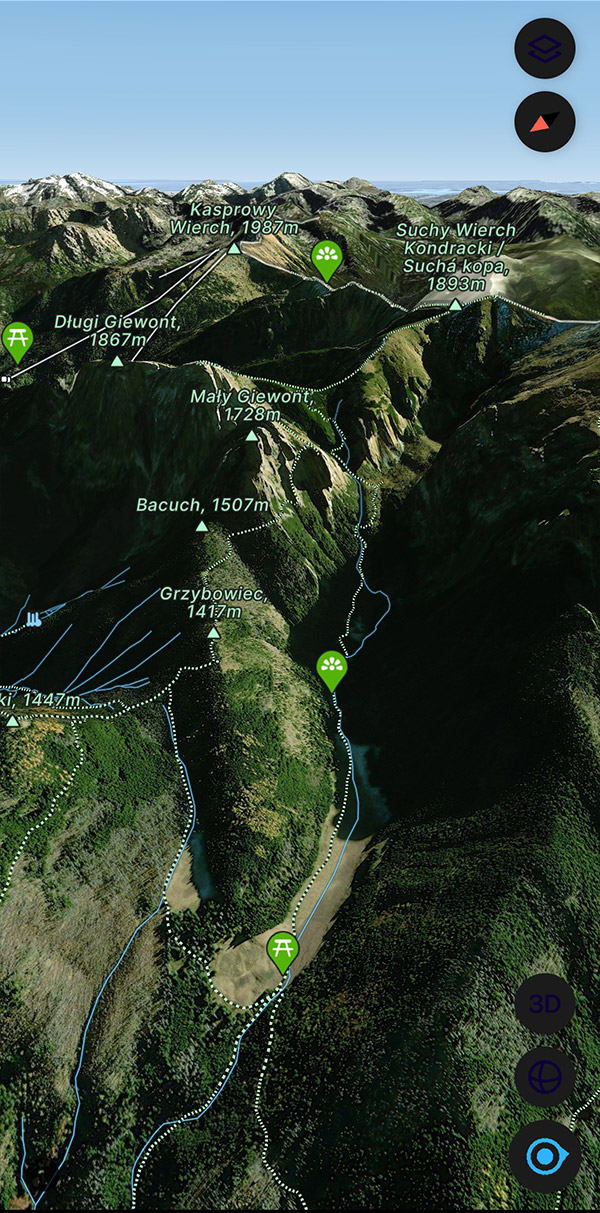Select the Grzybowiec, 1417m peak label
The width and height of the screenshot is (600, 1213).
click(x=213, y=603)
